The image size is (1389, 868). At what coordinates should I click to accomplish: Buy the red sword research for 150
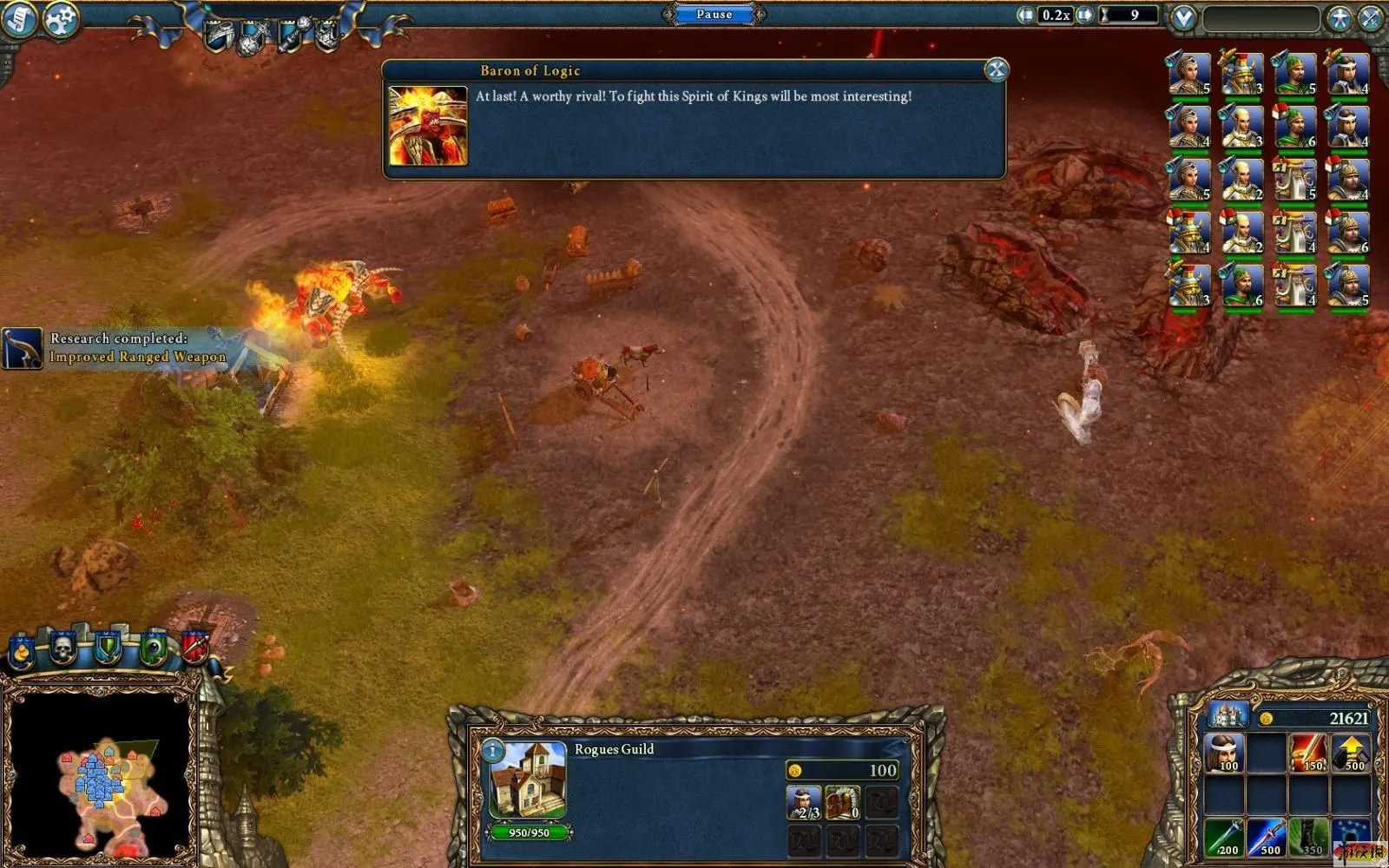tap(1308, 753)
